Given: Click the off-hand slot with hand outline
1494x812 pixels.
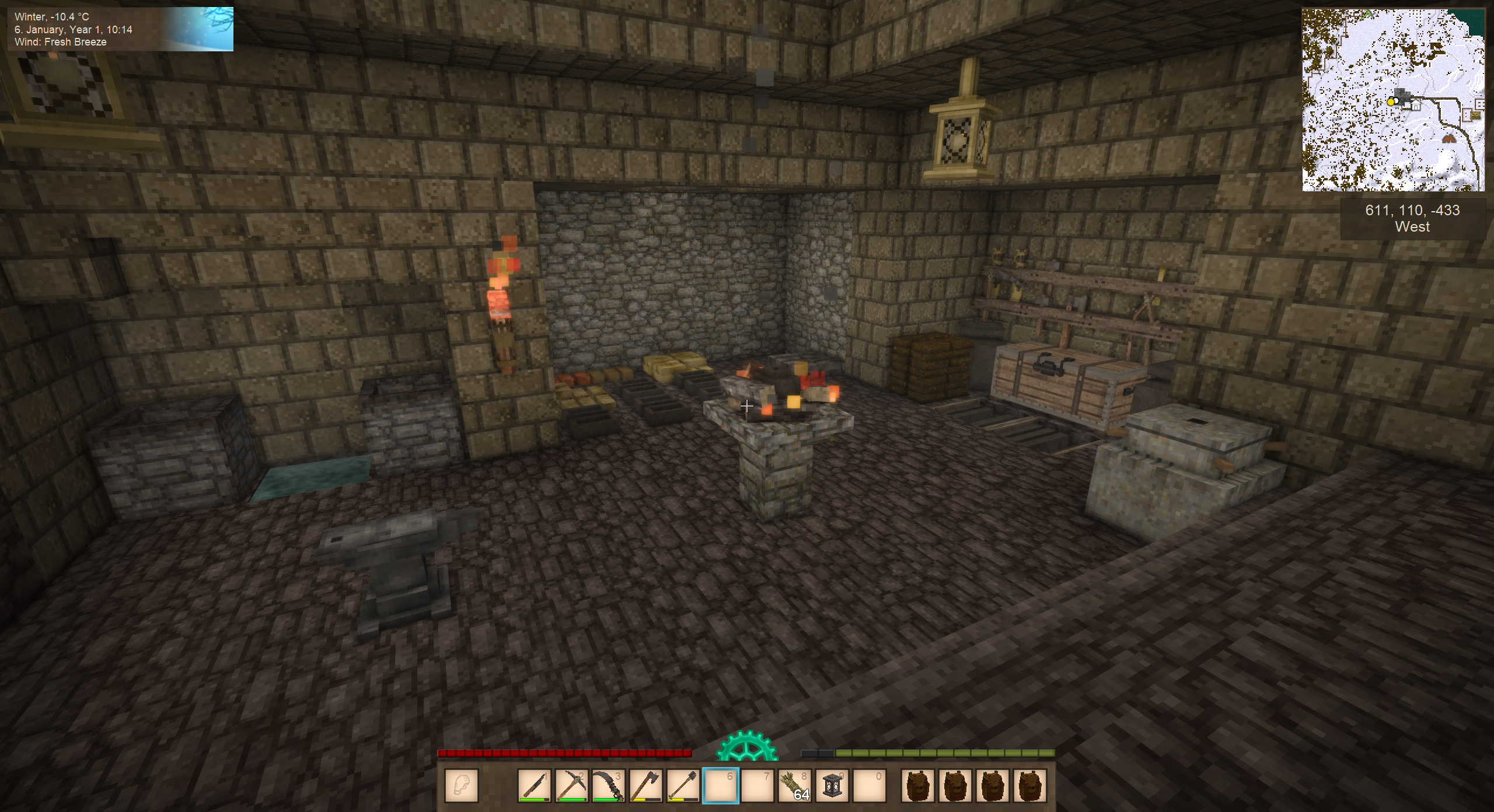Looking at the screenshot, I should coord(462,785).
